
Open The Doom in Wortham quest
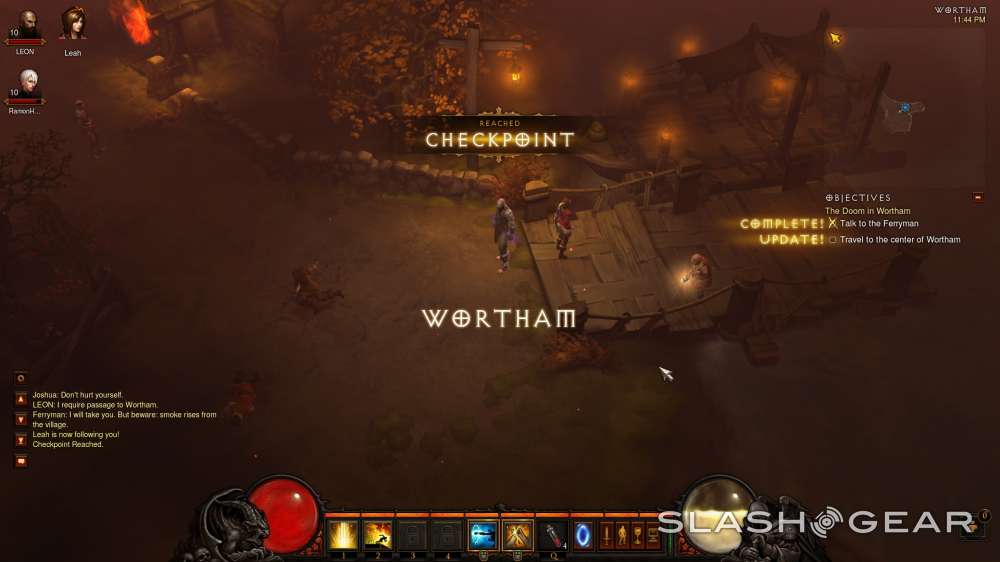pos(867,211)
